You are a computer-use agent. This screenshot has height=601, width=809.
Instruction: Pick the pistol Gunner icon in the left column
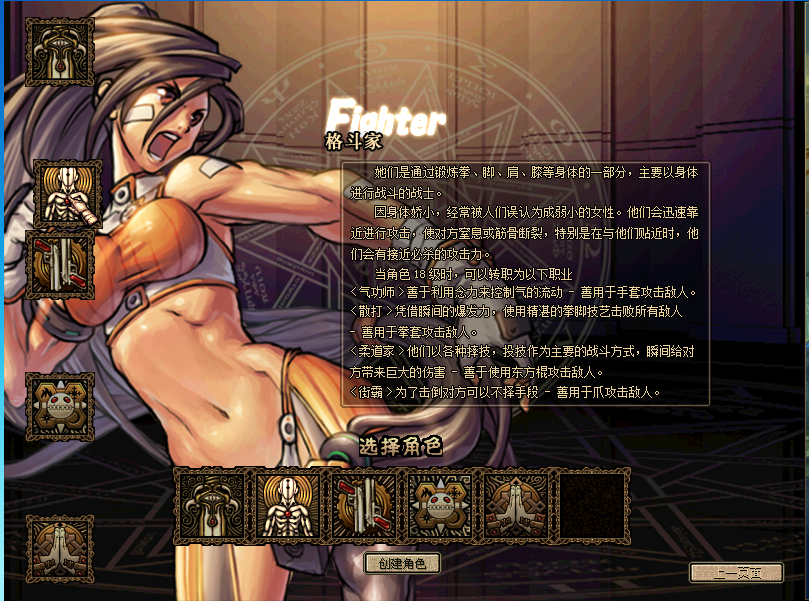coord(60,265)
